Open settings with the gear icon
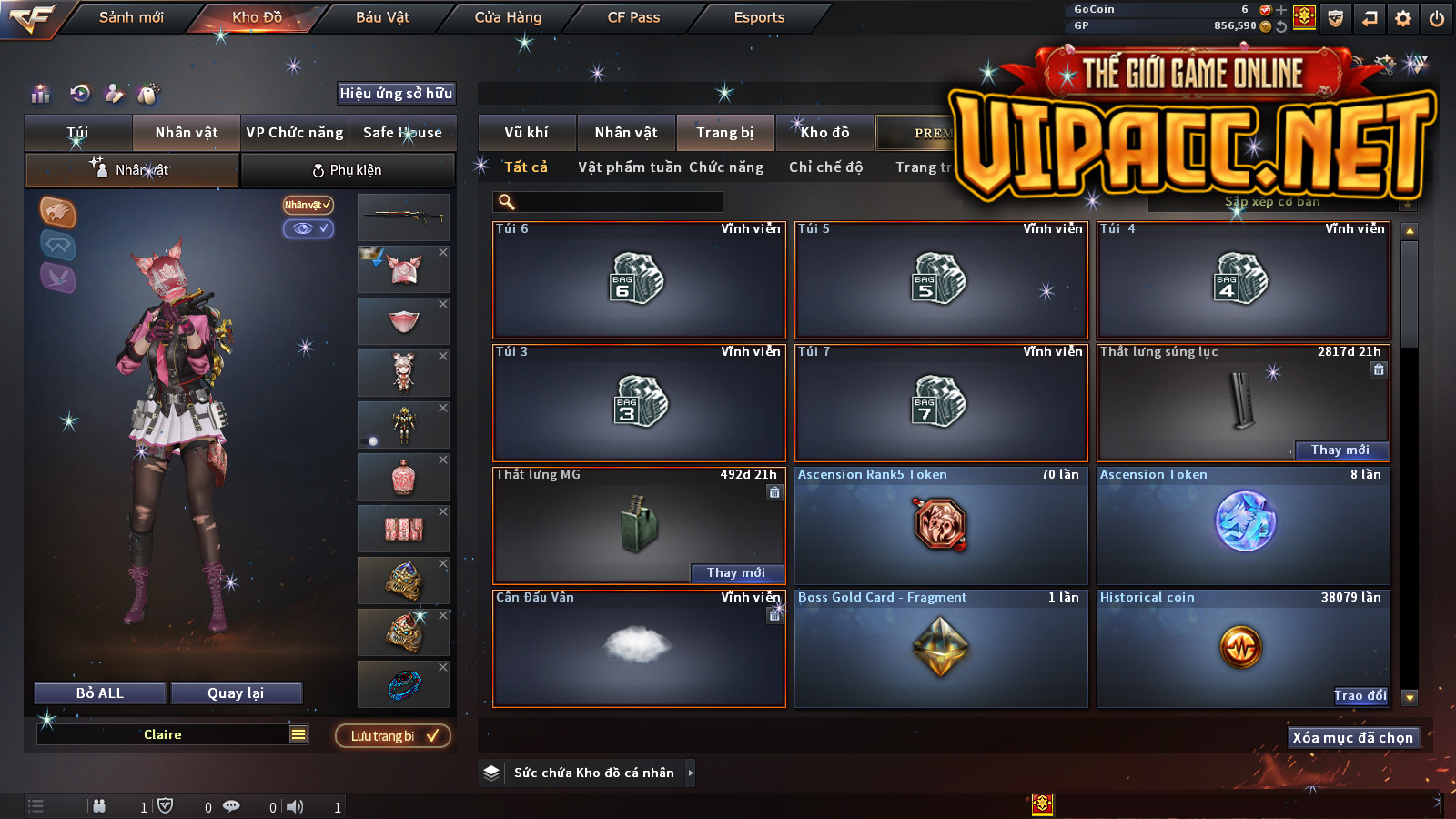 pos(1403,18)
